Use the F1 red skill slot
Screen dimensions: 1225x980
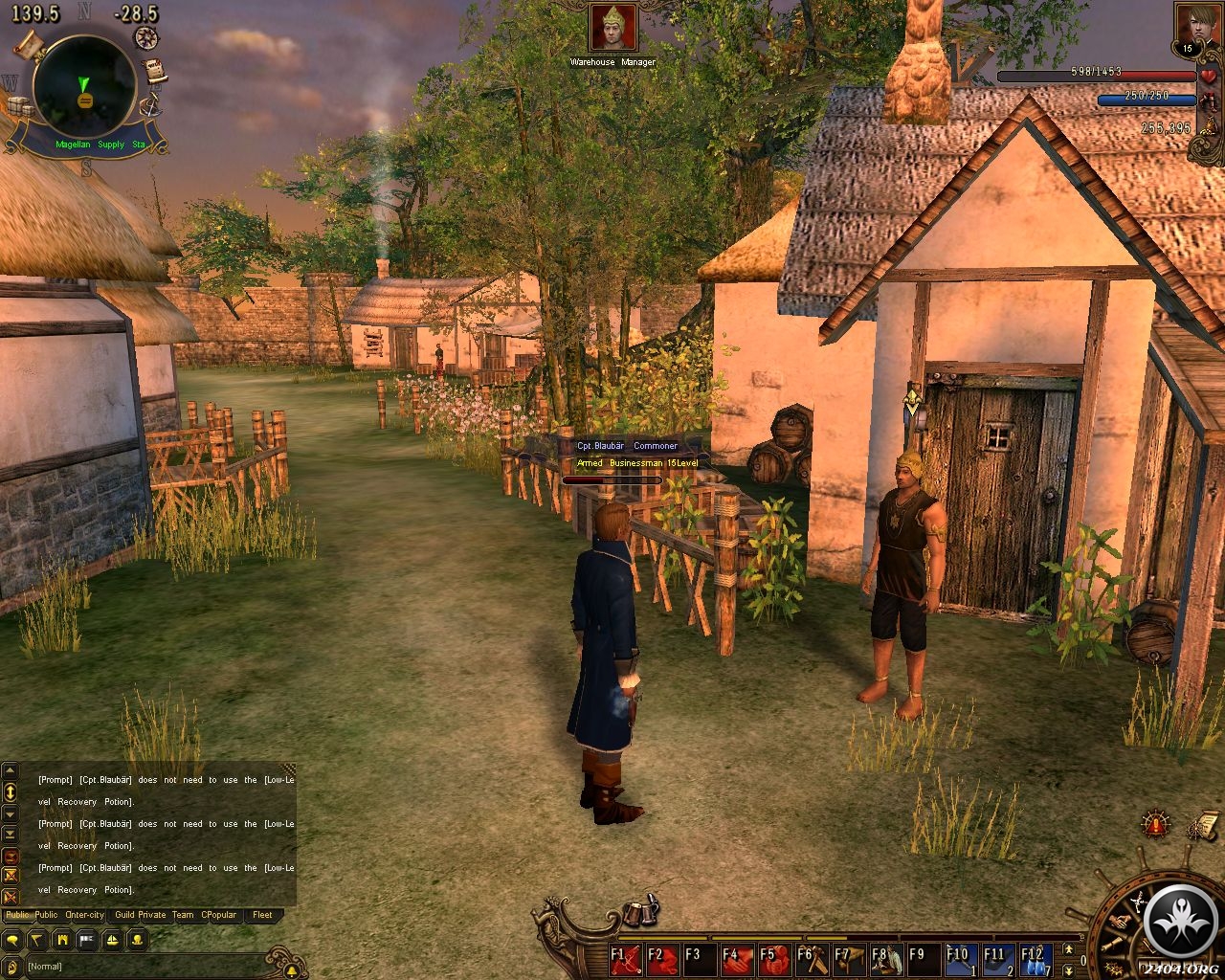(627, 959)
